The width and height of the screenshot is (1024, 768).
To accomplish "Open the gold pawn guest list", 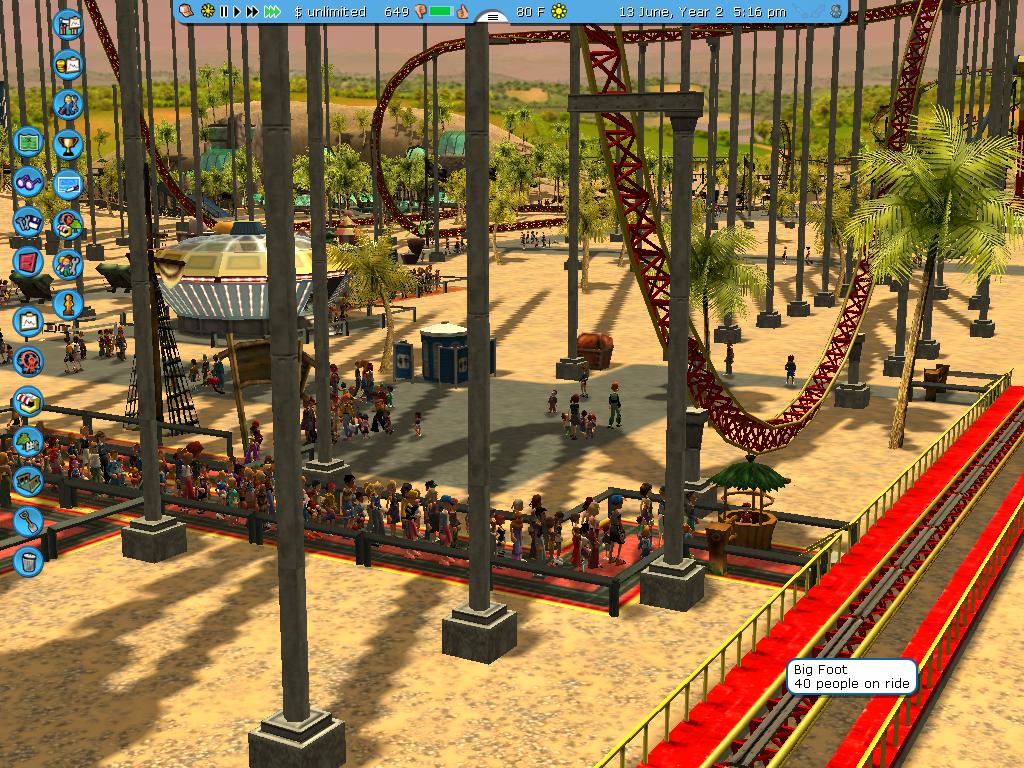I will click(x=68, y=303).
